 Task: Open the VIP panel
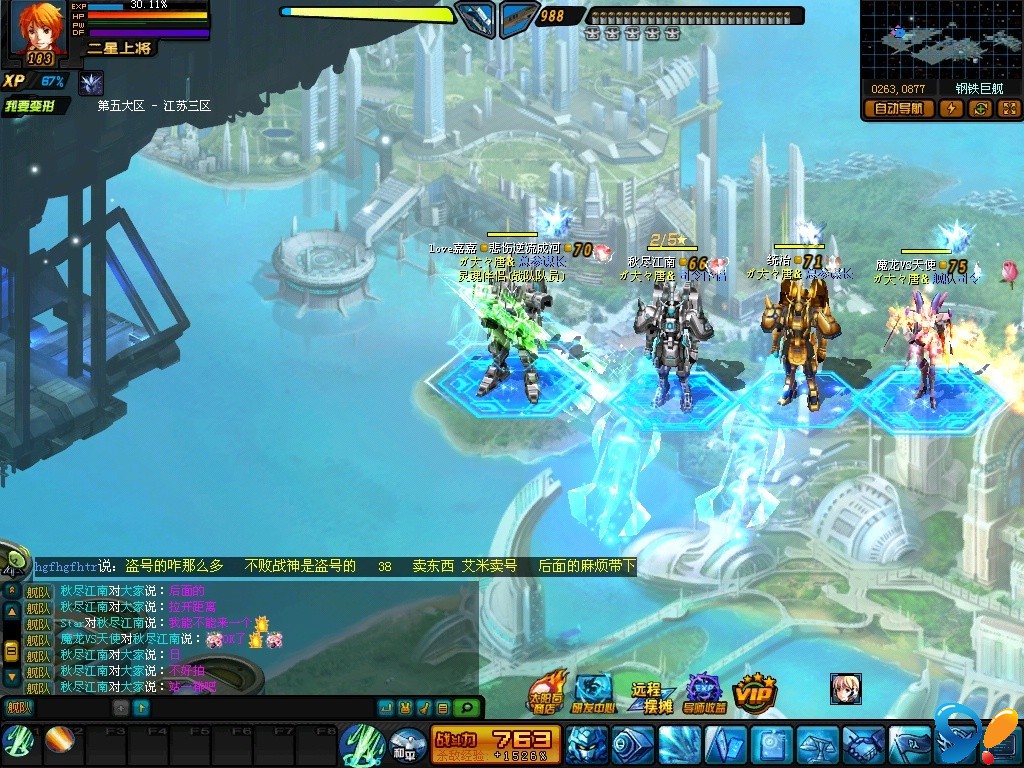coord(755,690)
